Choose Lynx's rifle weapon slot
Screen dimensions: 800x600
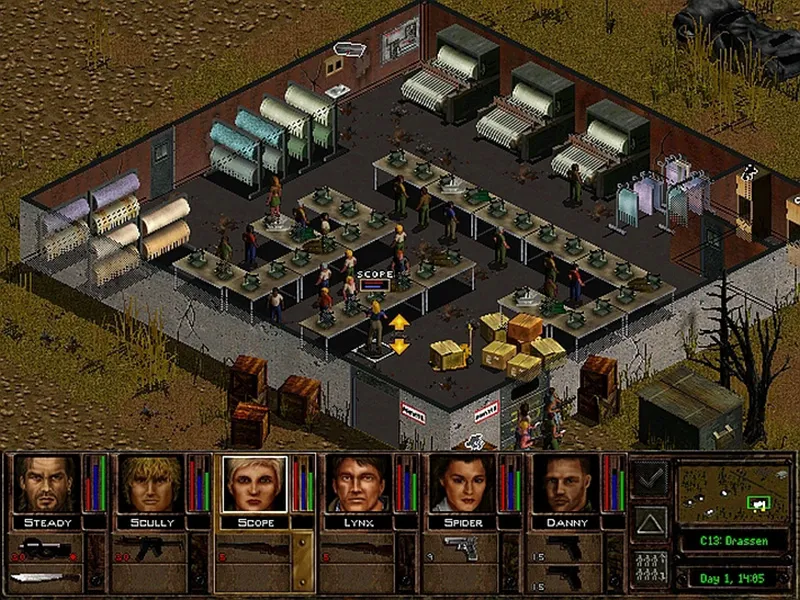[x=358, y=548]
